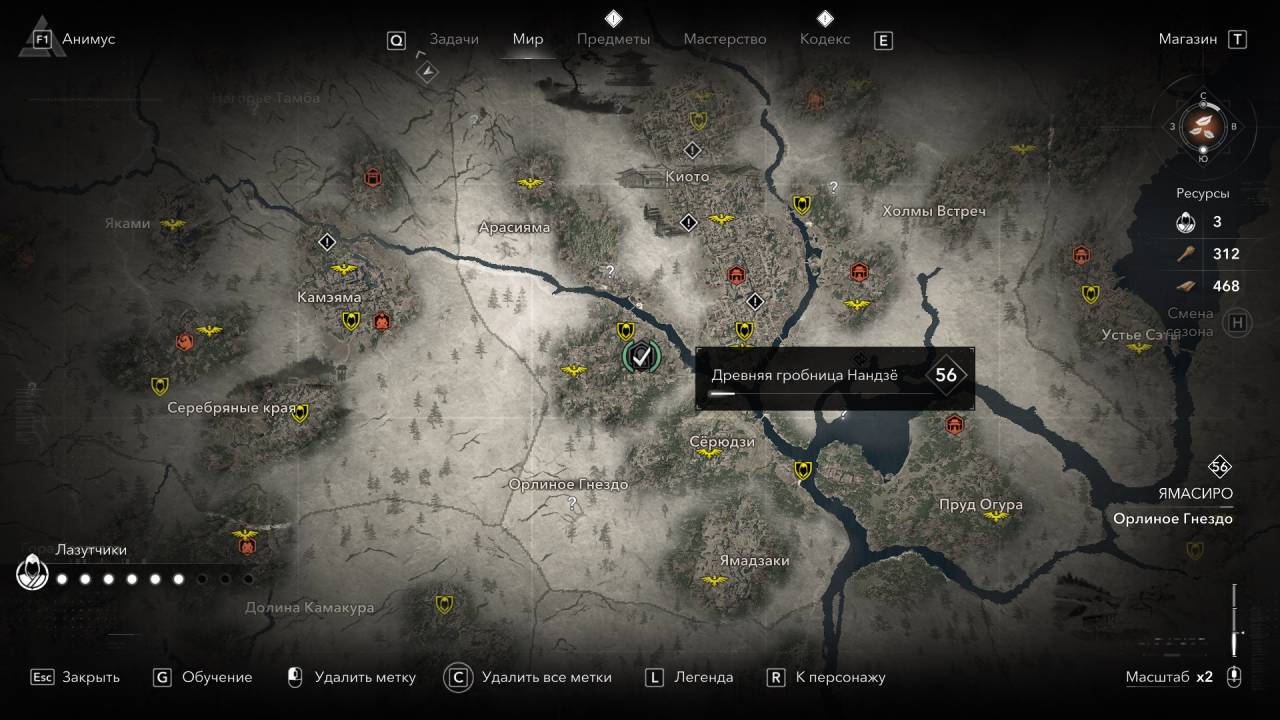Go to the Мастерство tab
This screenshot has height=720, width=1280.
coord(725,39)
